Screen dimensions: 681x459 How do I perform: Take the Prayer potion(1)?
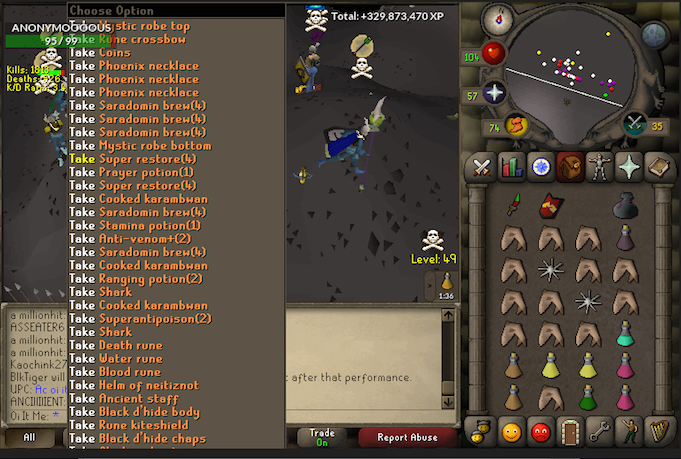pyautogui.click(x=146, y=172)
